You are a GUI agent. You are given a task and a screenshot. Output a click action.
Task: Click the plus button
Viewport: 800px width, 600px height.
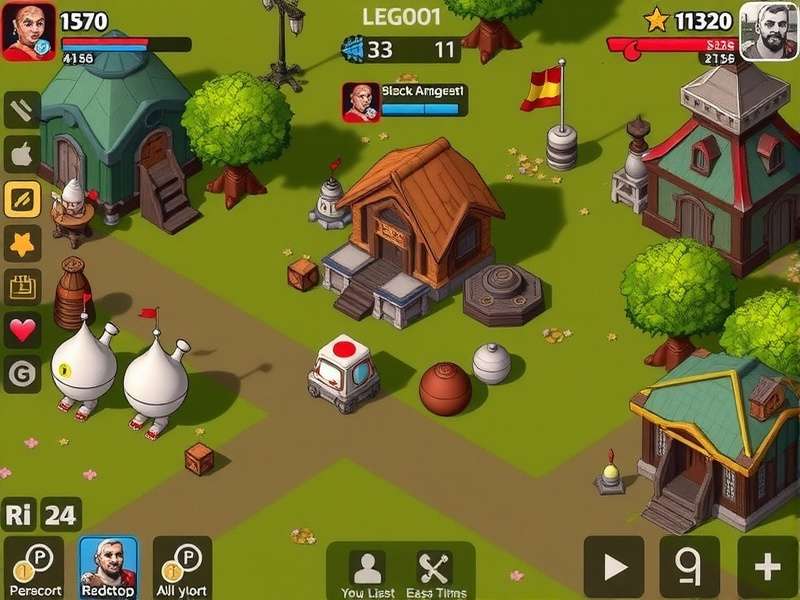pyautogui.click(x=767, y=567)
